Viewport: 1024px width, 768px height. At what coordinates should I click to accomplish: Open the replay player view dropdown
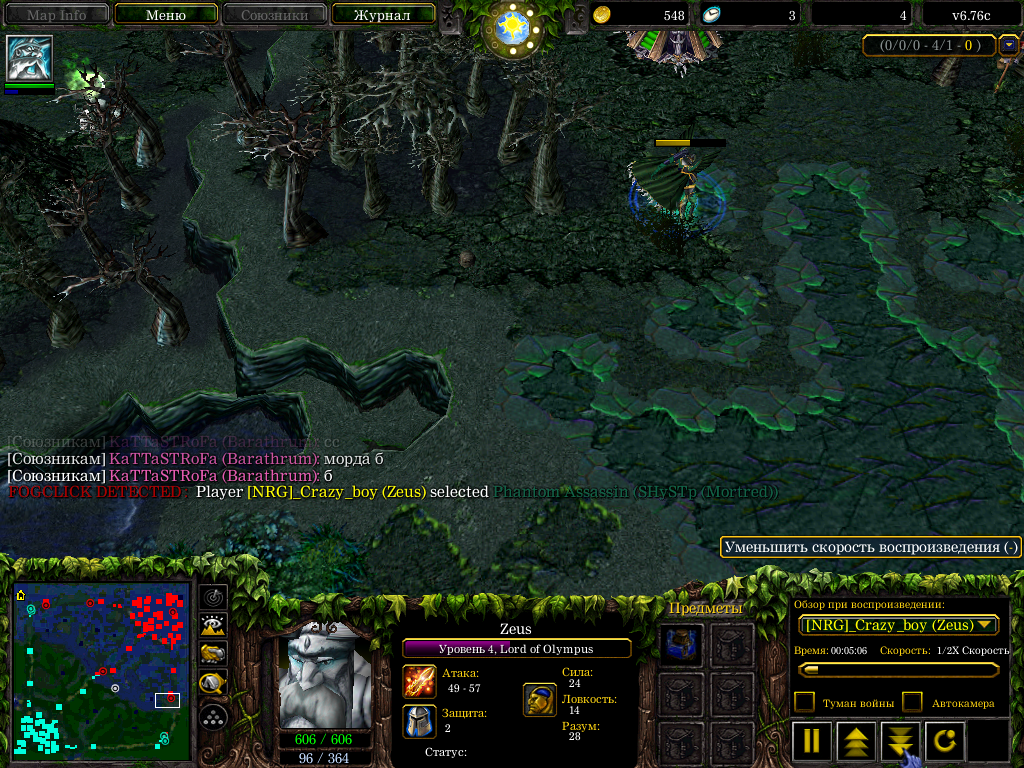click(899, 625)
